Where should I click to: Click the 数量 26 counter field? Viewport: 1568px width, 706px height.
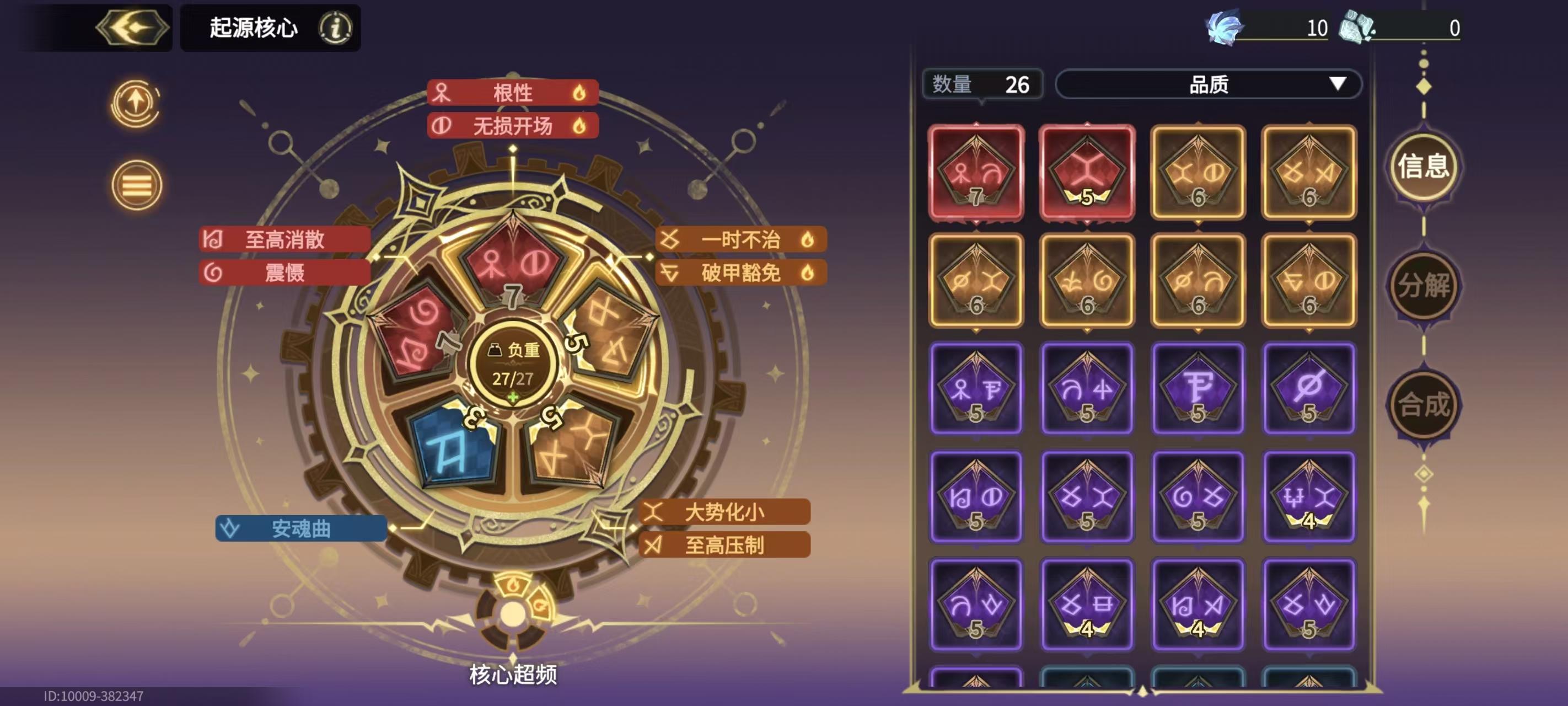tap(982, 85)
